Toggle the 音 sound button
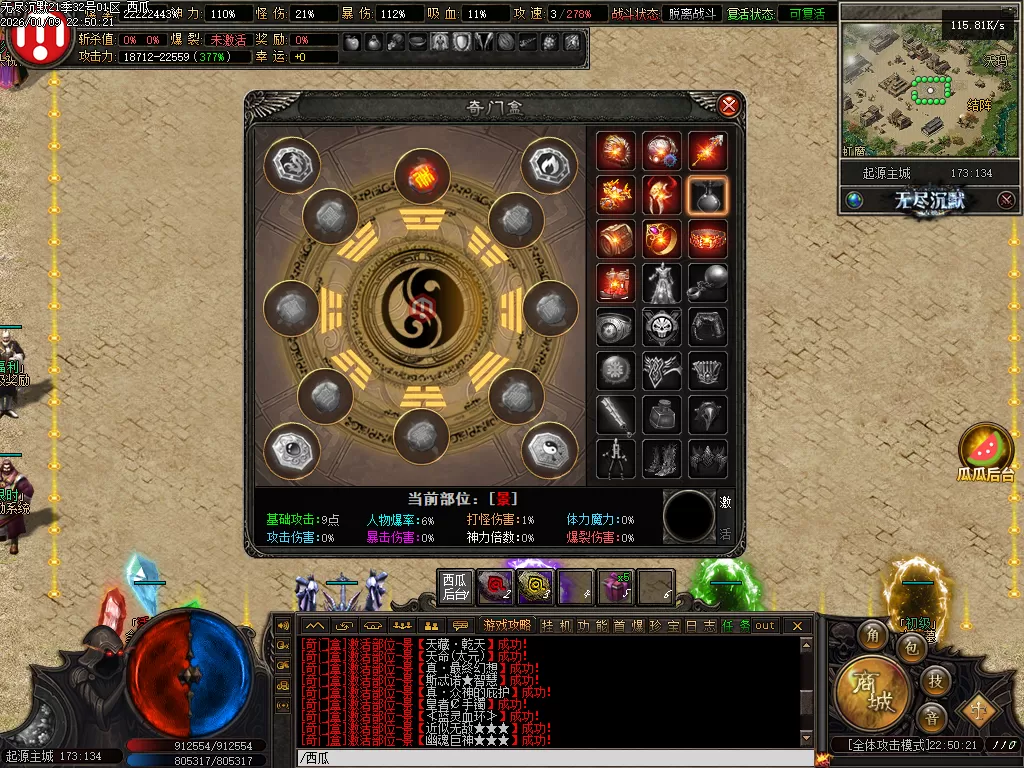This screenshot has width=1024, height=768. point(931,717)
